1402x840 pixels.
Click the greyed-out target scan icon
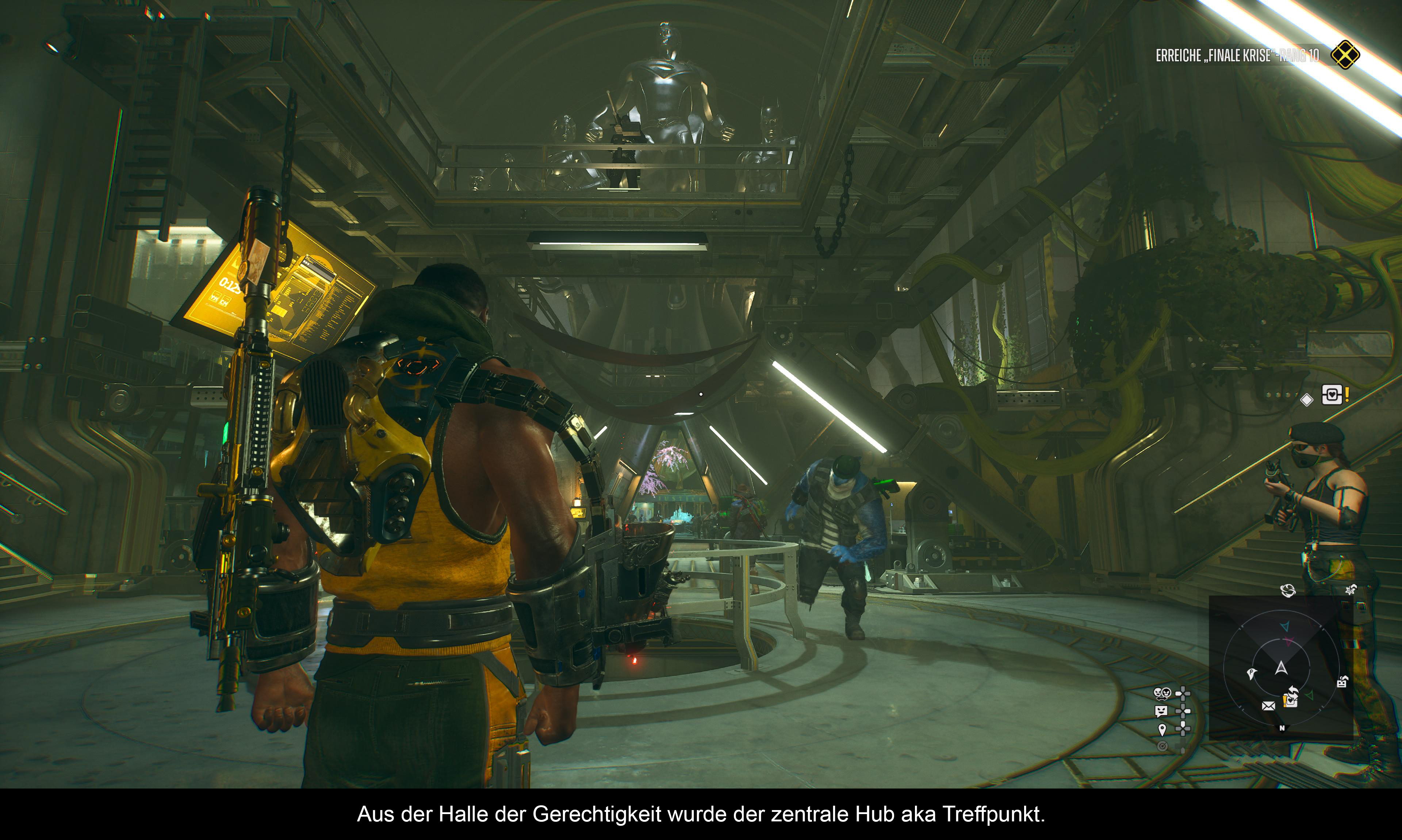[x=1162, y=746]
